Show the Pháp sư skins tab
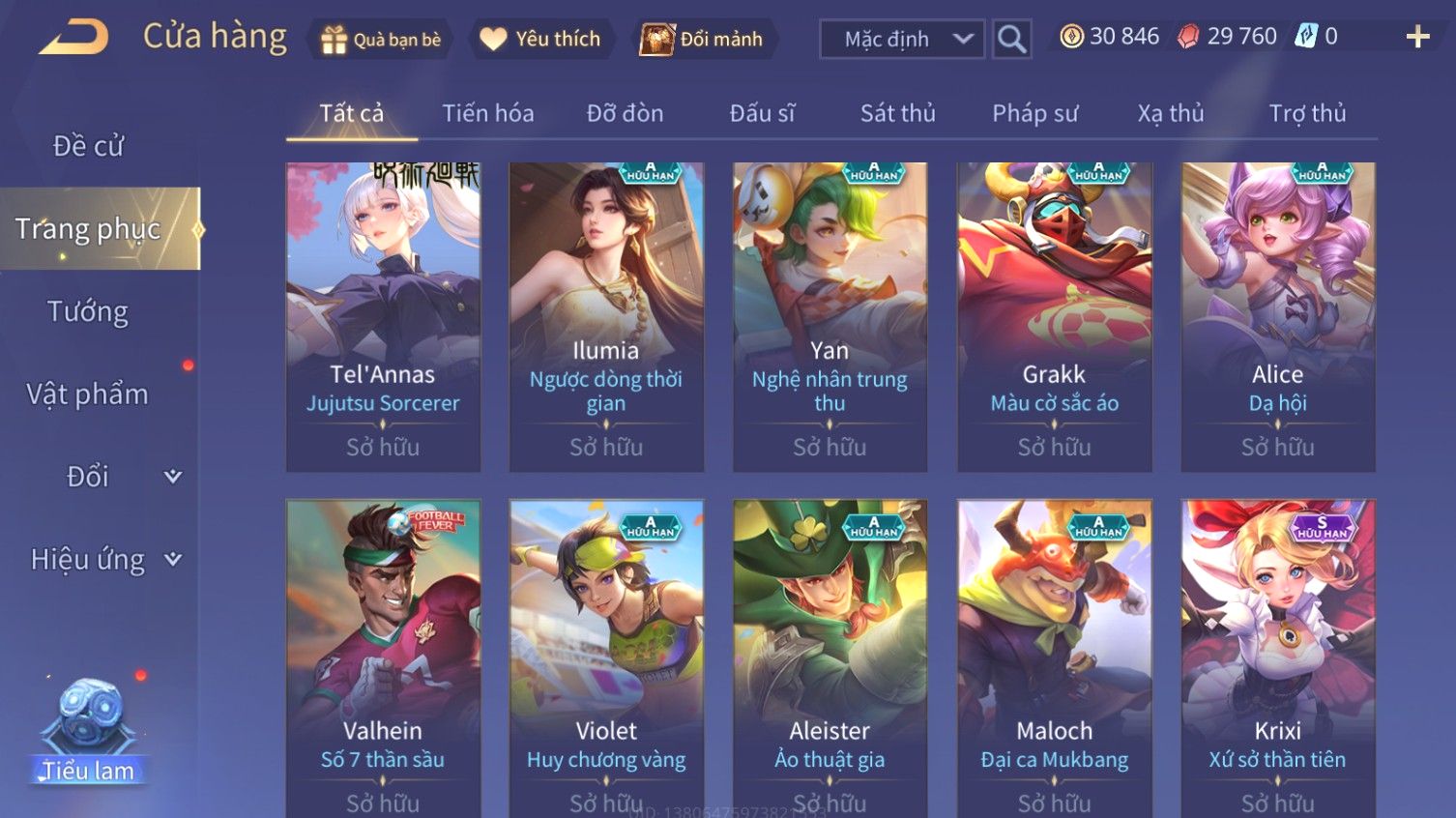Screen dimensions: 1456x818 pyautogui.click(x=1034, y=114)
